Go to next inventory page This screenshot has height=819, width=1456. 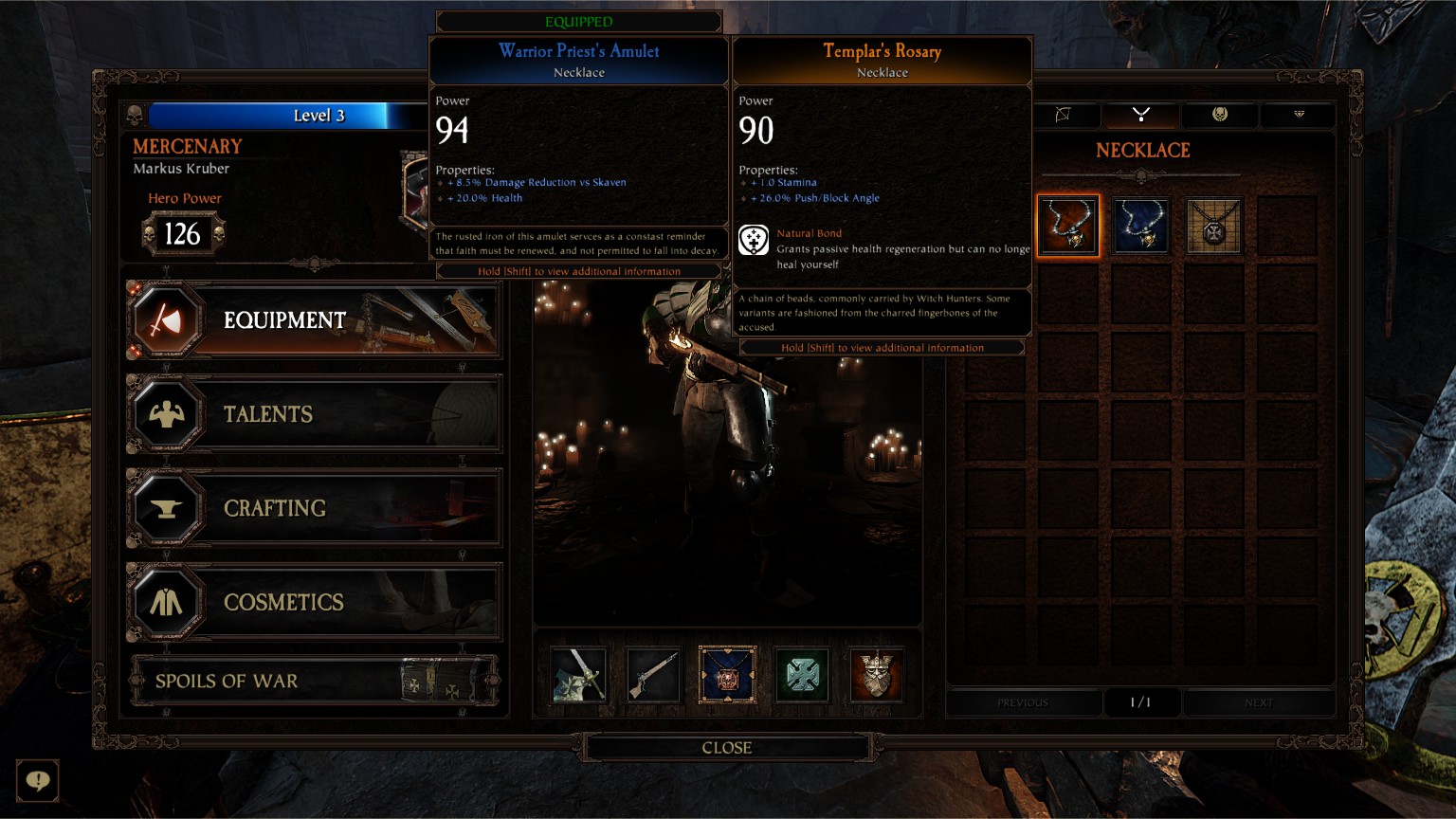[x=1258, y=702]
